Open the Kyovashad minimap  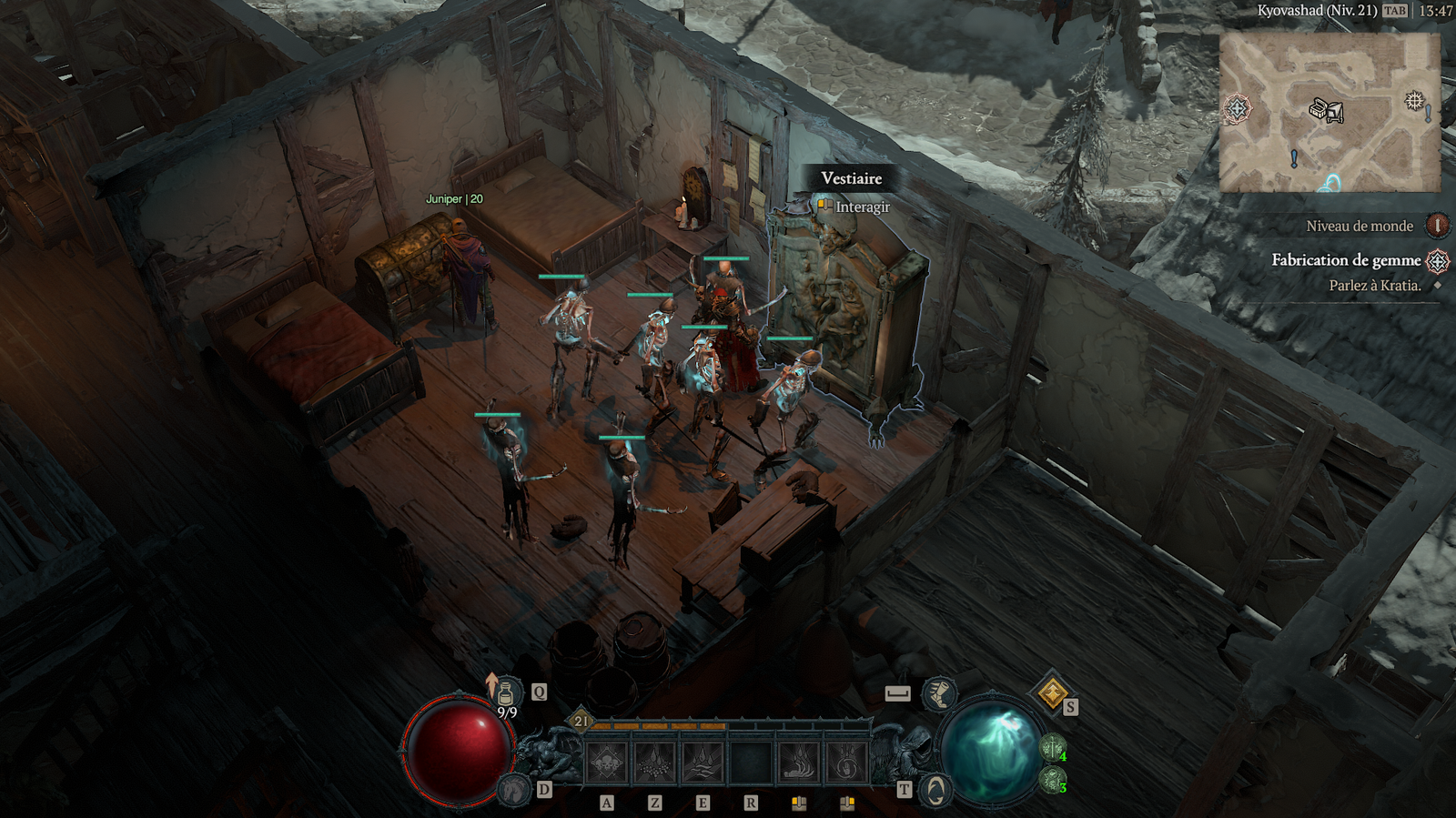(x=1330, y=113)
